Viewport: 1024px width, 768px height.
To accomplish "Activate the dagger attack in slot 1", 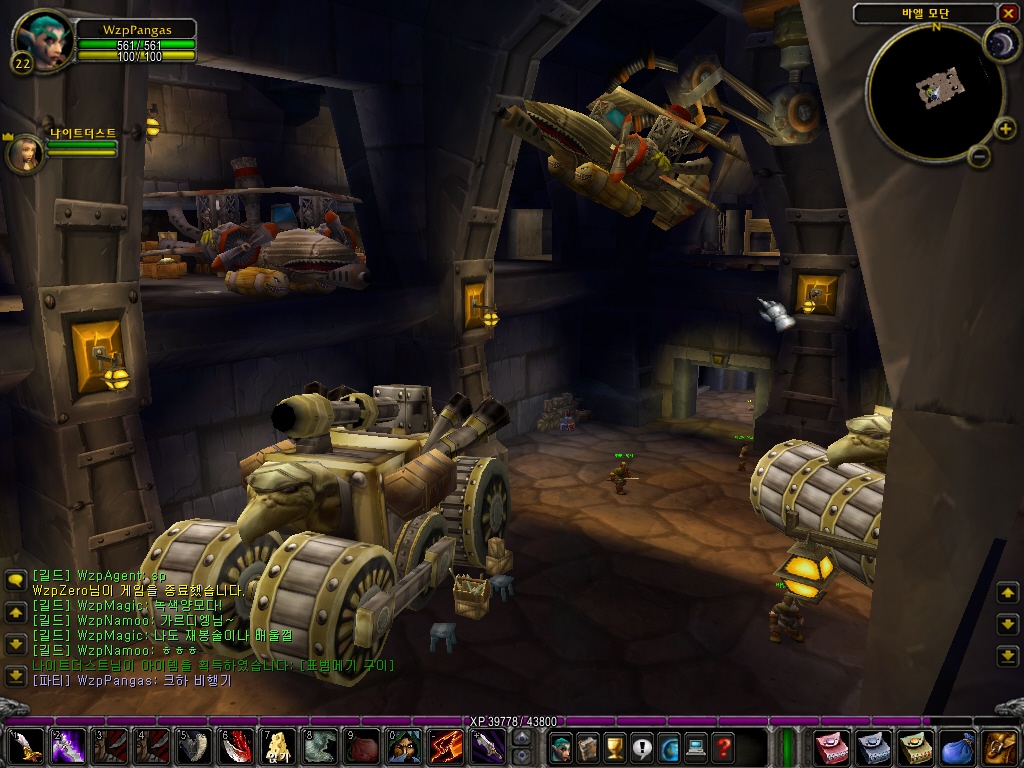I will tap(26, 747).
